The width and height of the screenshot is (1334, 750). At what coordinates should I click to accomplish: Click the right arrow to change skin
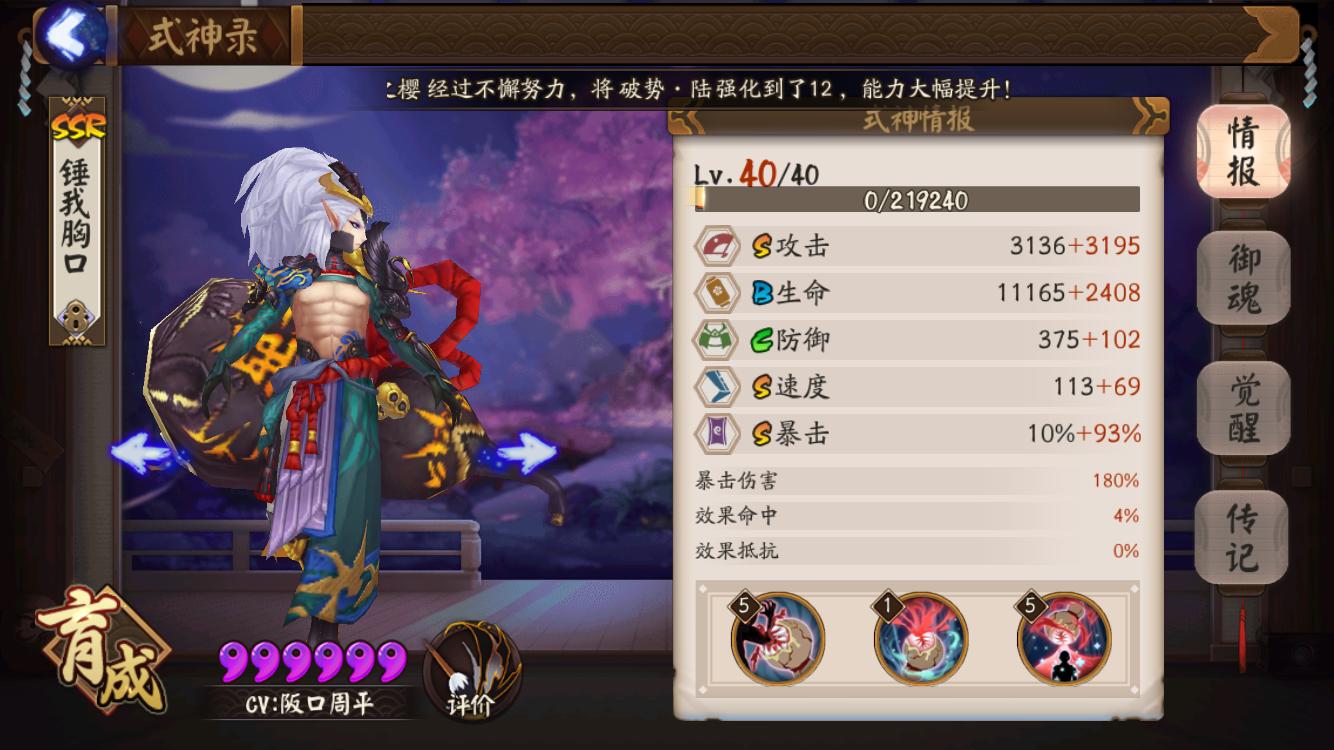(527, 452)
